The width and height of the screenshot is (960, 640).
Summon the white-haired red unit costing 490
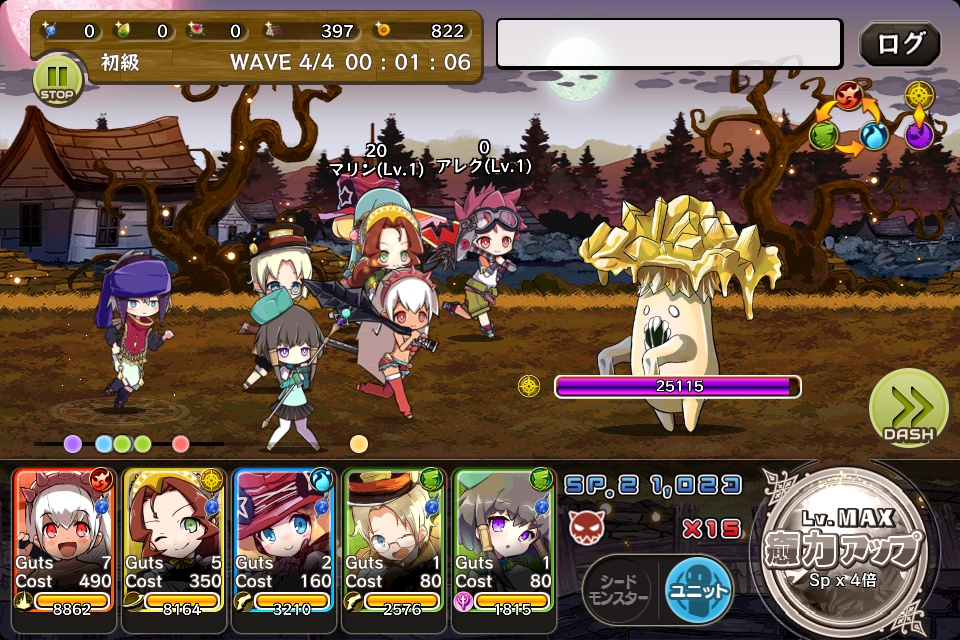click(65, 540)
